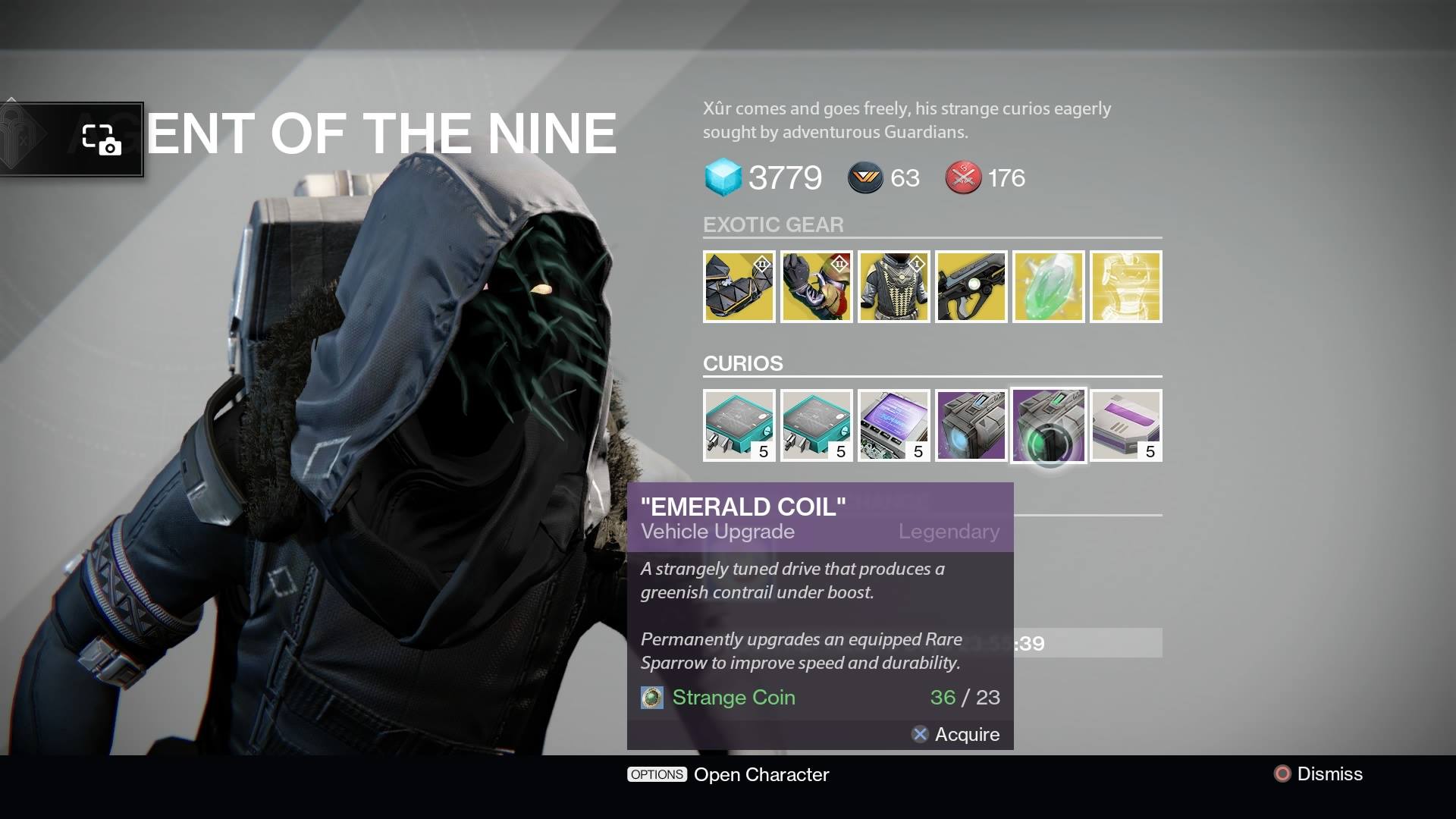The height and width of the screenshot is (819, 1456).
Task: Click the Motes of Light currency icon
Action: click(x=864, y=179)
